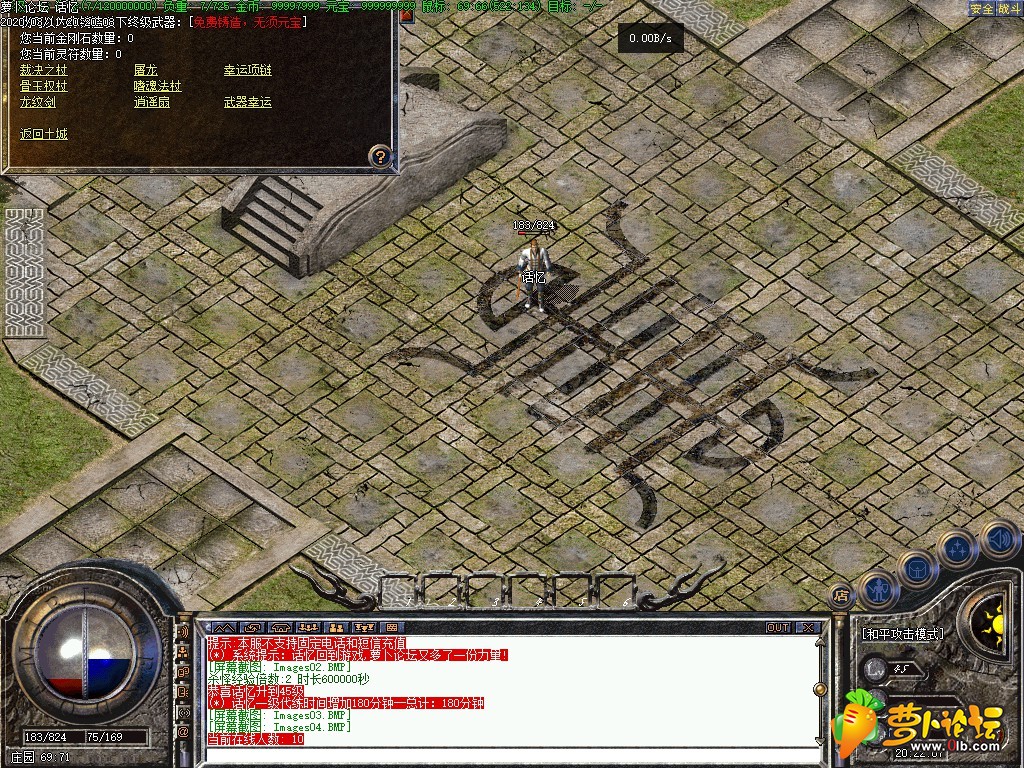Viewport: 1024px width, 768px height.
Task: Pick the 幸运项链 link
Action: tap(247, 70)
